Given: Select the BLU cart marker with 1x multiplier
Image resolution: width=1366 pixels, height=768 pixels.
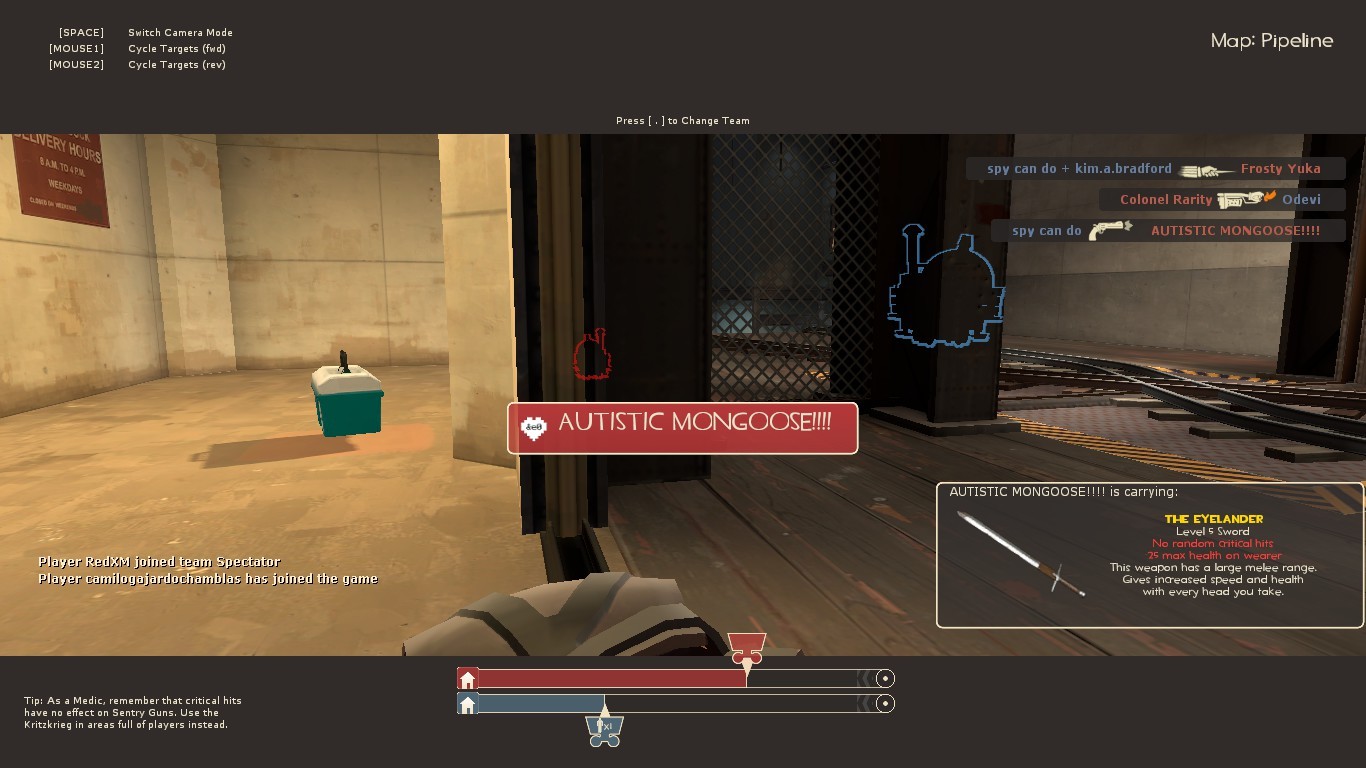Looking at the screenshot, I should coord(604,730).
